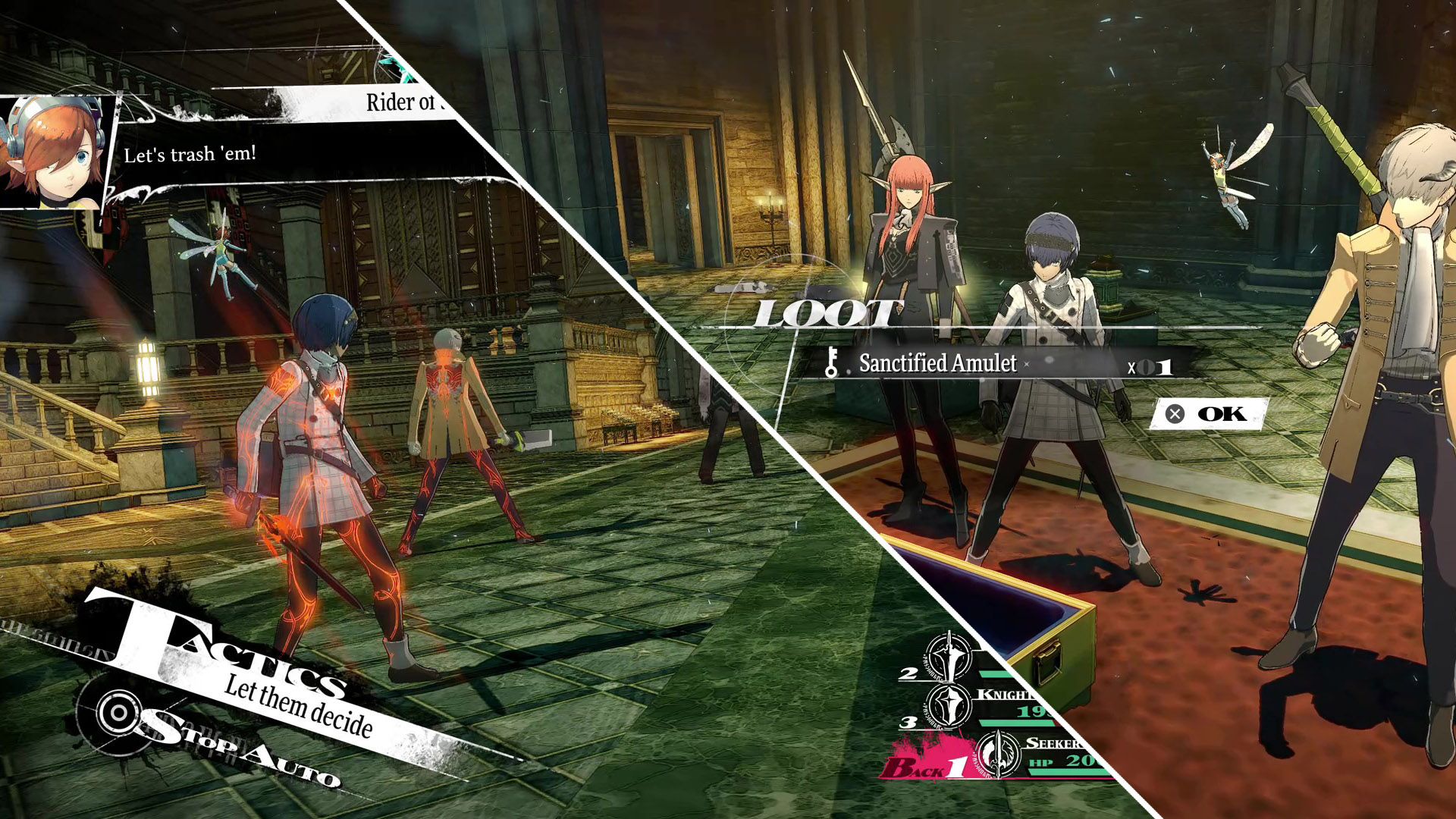The height and width of the screenshot is (819, 1456).
Task: Select the Seeker party member panel
Action: 1046,754
